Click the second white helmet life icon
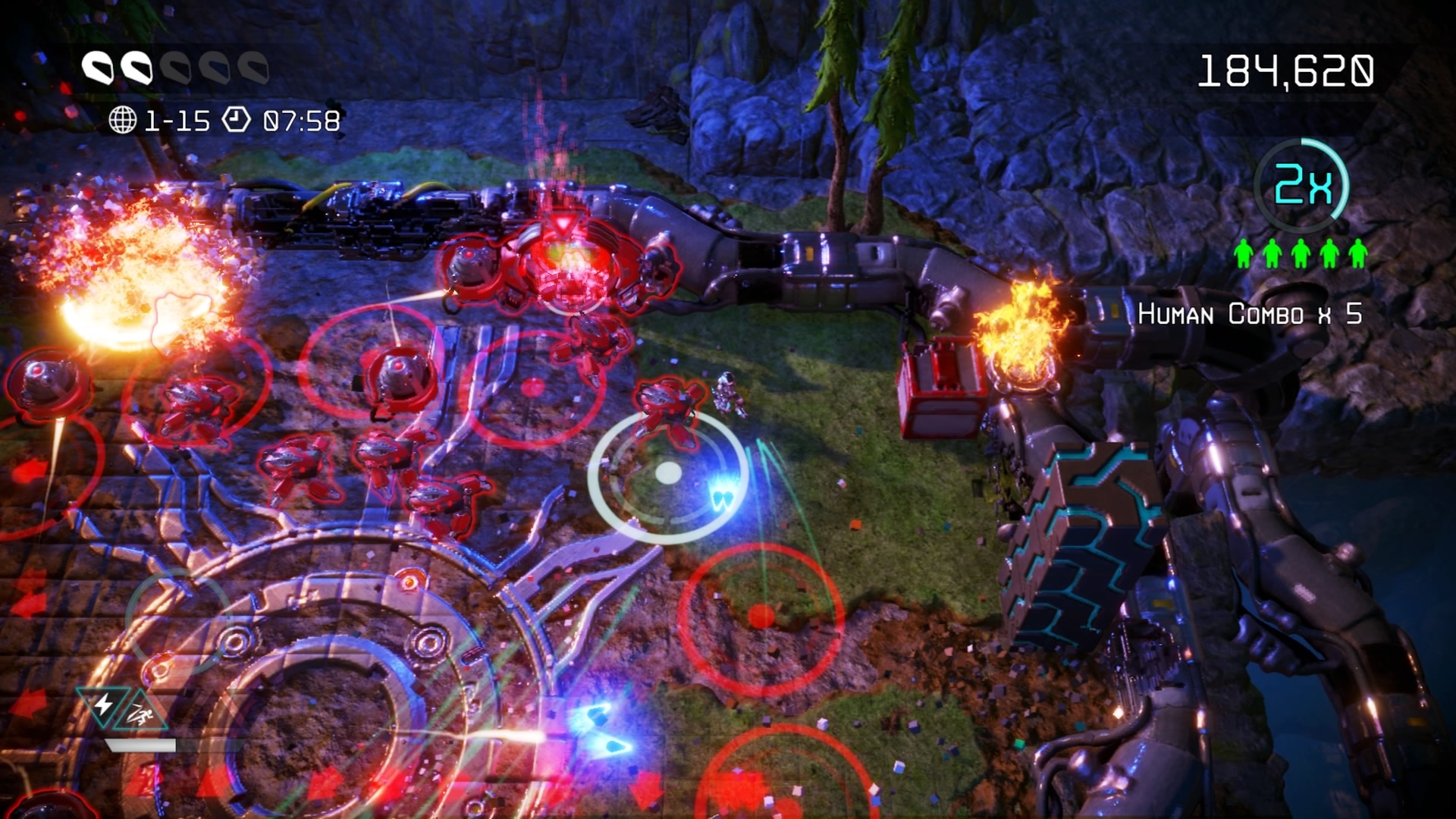Image resolution: width=1456 pixels, height=819 pixels. coord(139,68)
